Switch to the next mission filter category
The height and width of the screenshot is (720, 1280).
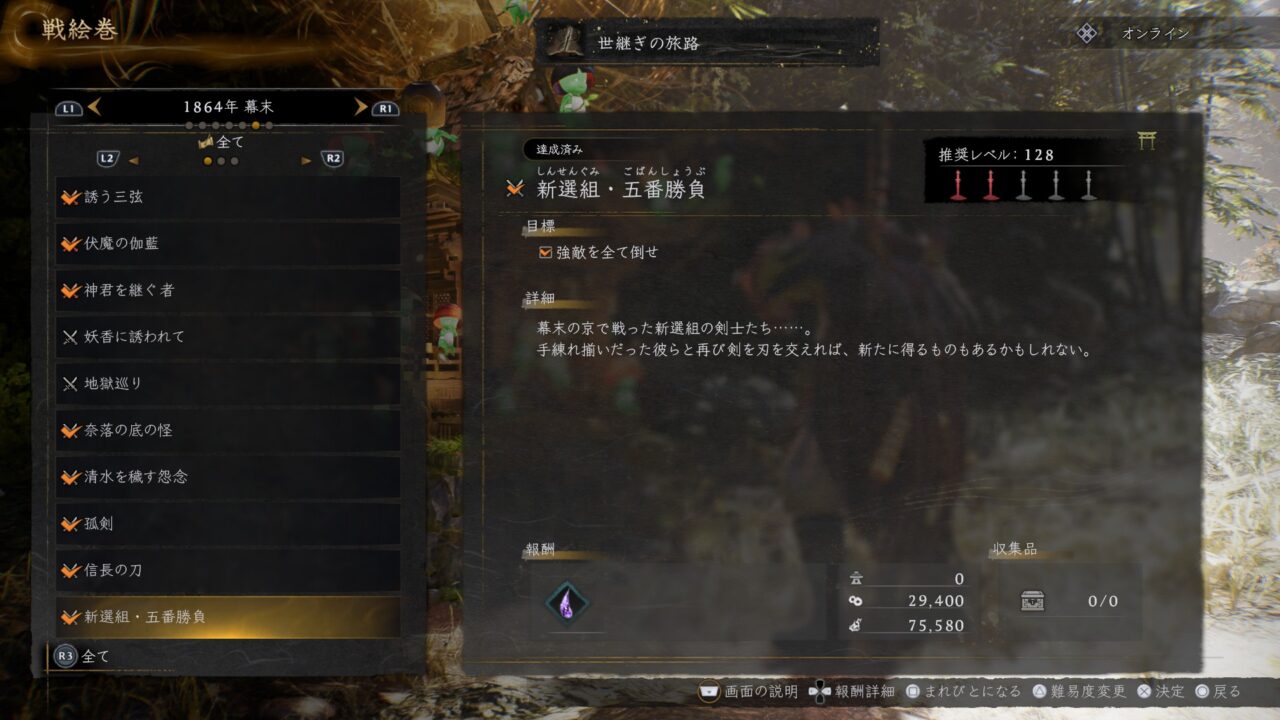point(307,160)
